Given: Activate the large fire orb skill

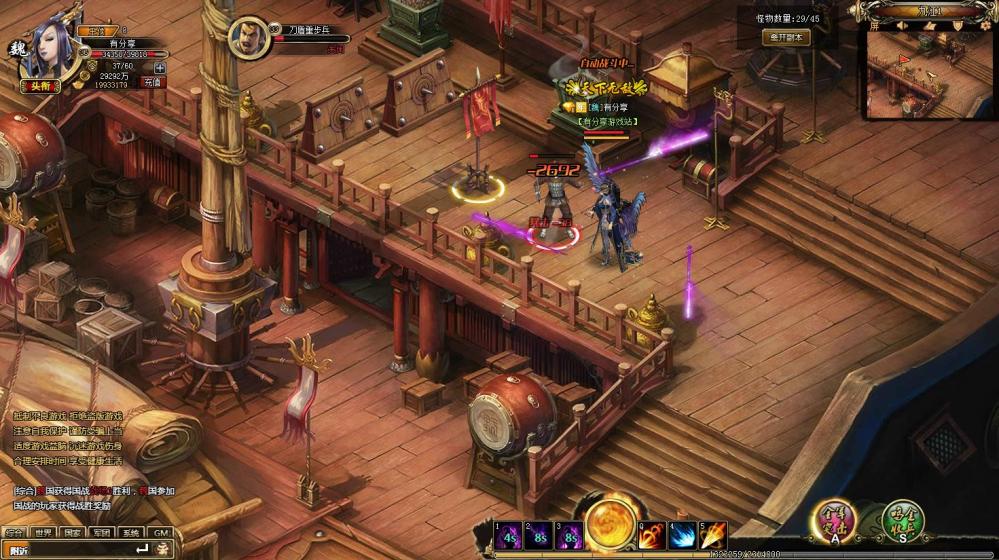Looking at the screenshot, I should tap(611, 526).
